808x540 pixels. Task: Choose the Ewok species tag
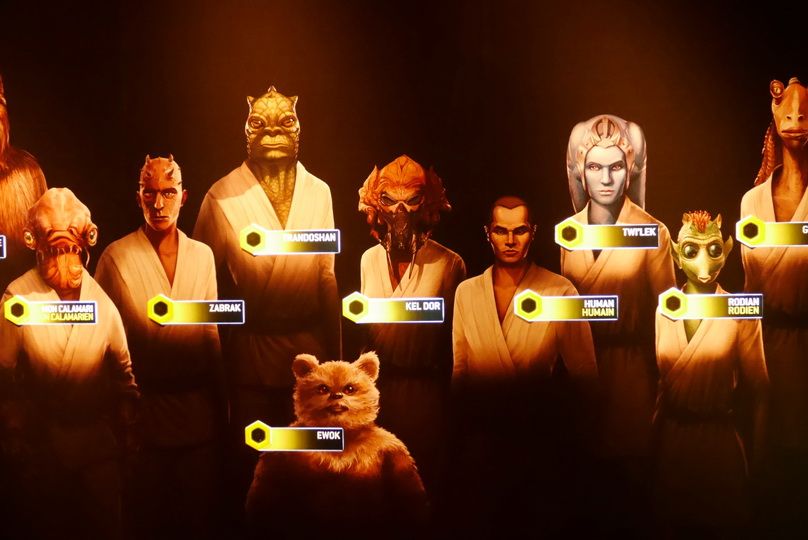[295, 437]
